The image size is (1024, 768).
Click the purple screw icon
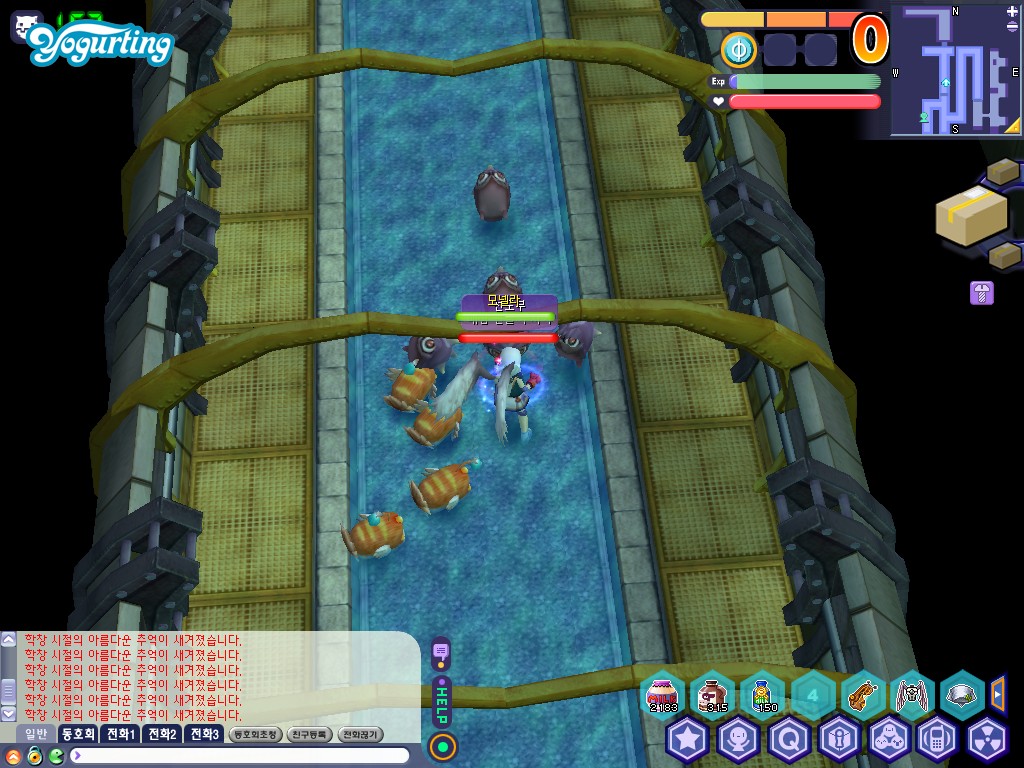981,293
